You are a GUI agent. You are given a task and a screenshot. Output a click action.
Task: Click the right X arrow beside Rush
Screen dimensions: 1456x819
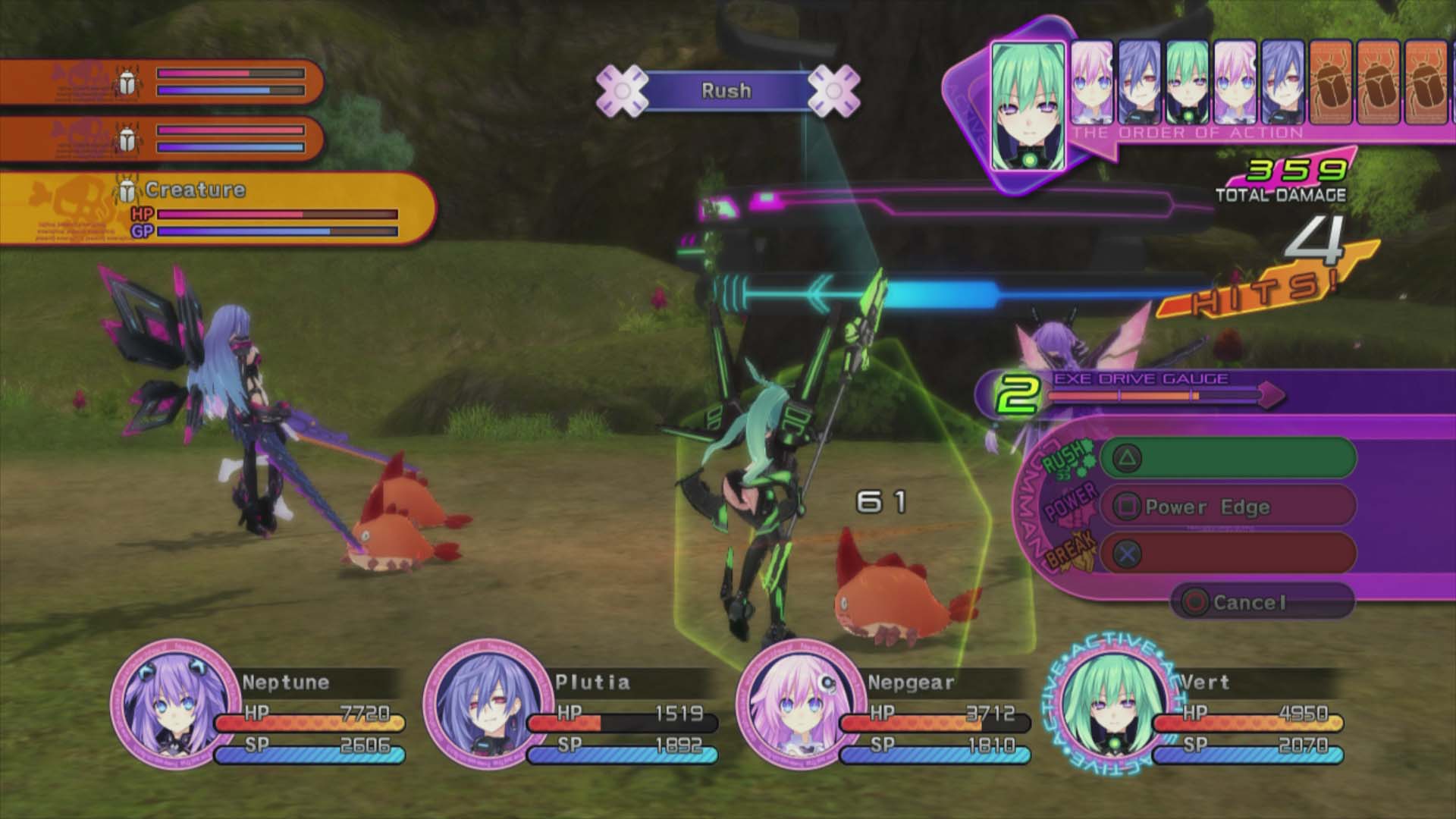pyautogui.click(x=834, y=90)
